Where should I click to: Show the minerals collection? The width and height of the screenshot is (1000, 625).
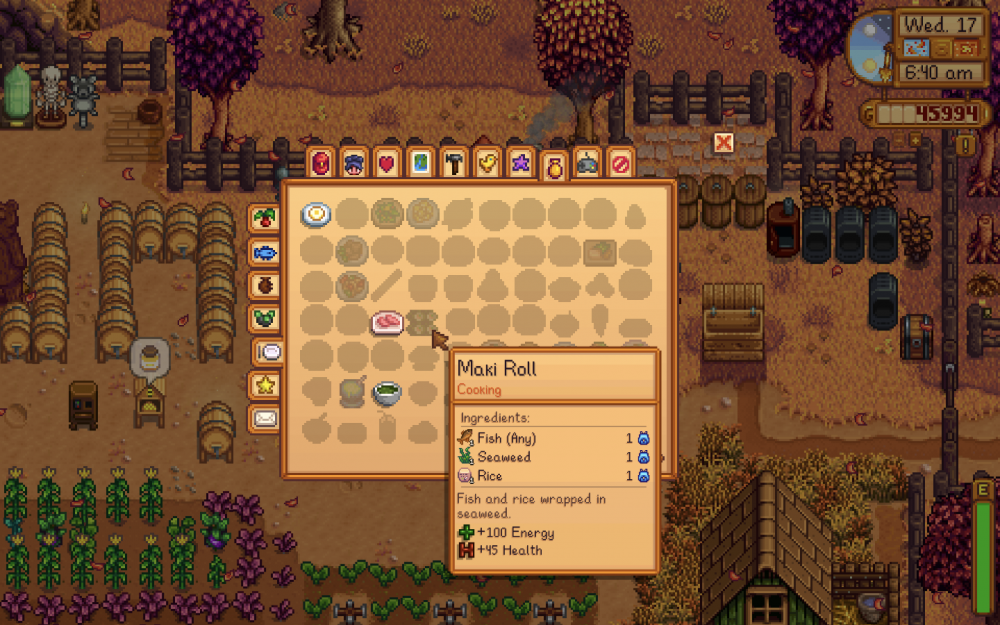pyautogui.click(x=265, y=317)
